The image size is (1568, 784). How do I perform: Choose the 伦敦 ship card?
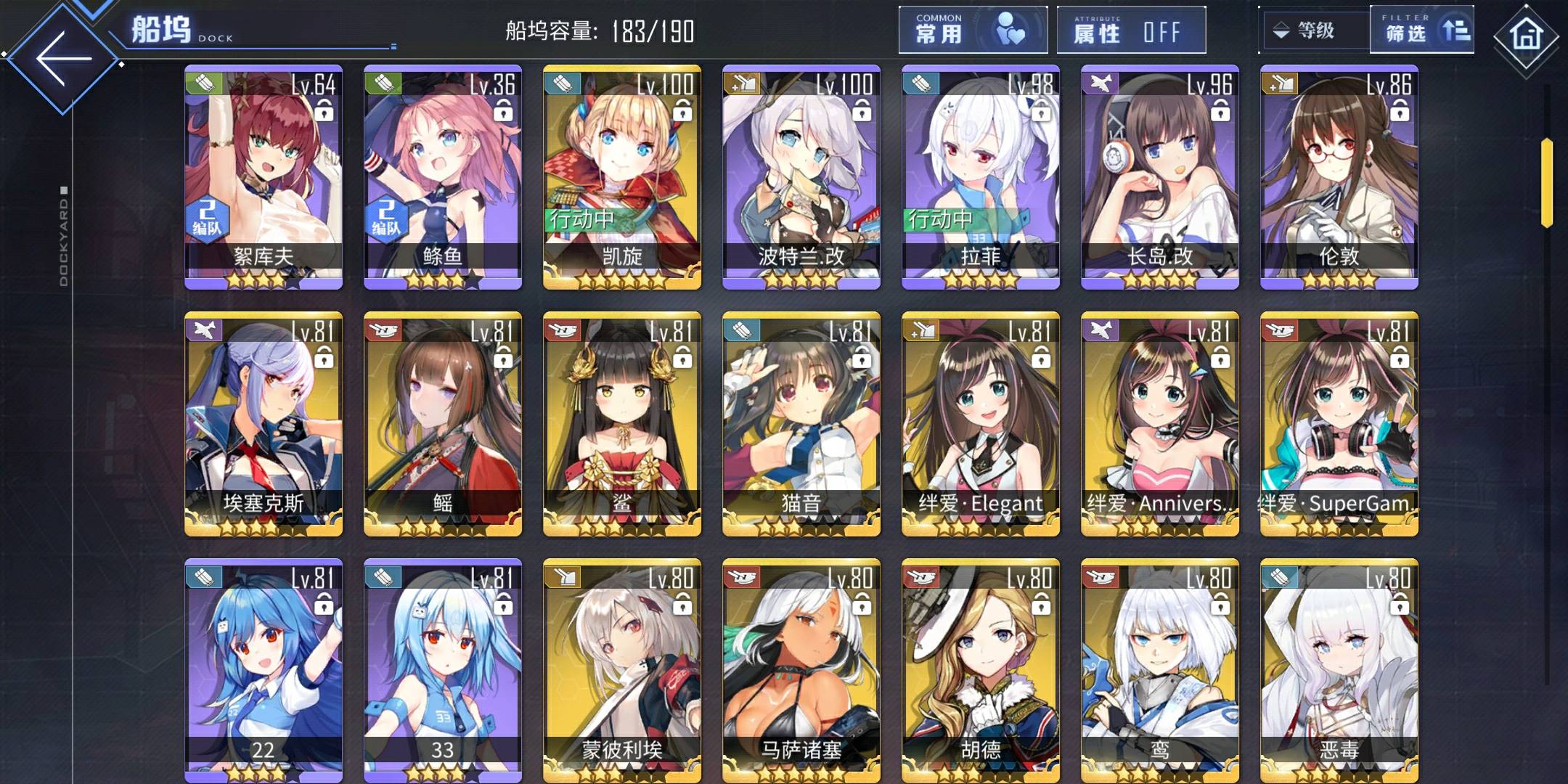(x=1339, y=177)
